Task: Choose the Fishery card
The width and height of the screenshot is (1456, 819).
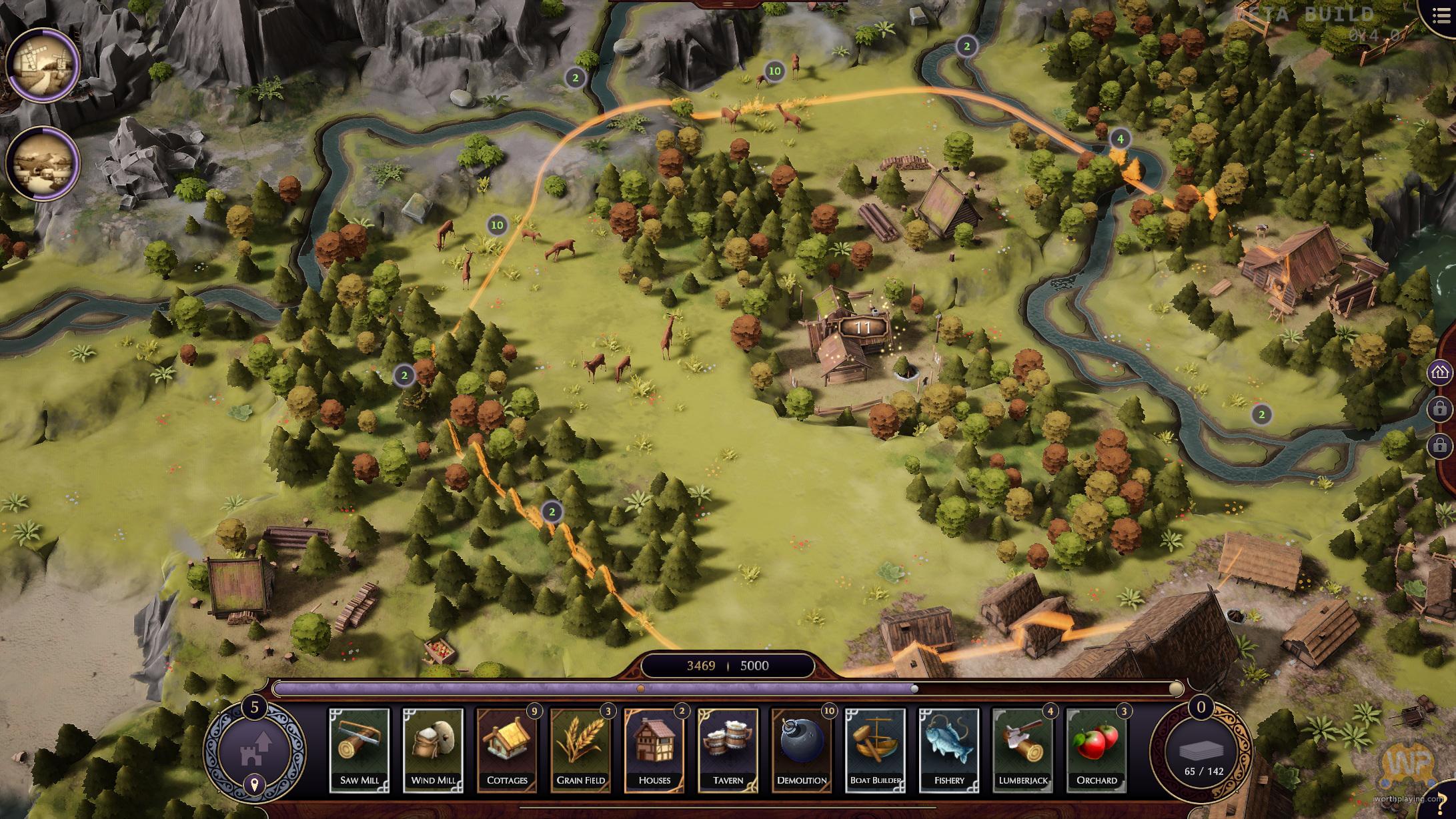Action: point(949,750)
